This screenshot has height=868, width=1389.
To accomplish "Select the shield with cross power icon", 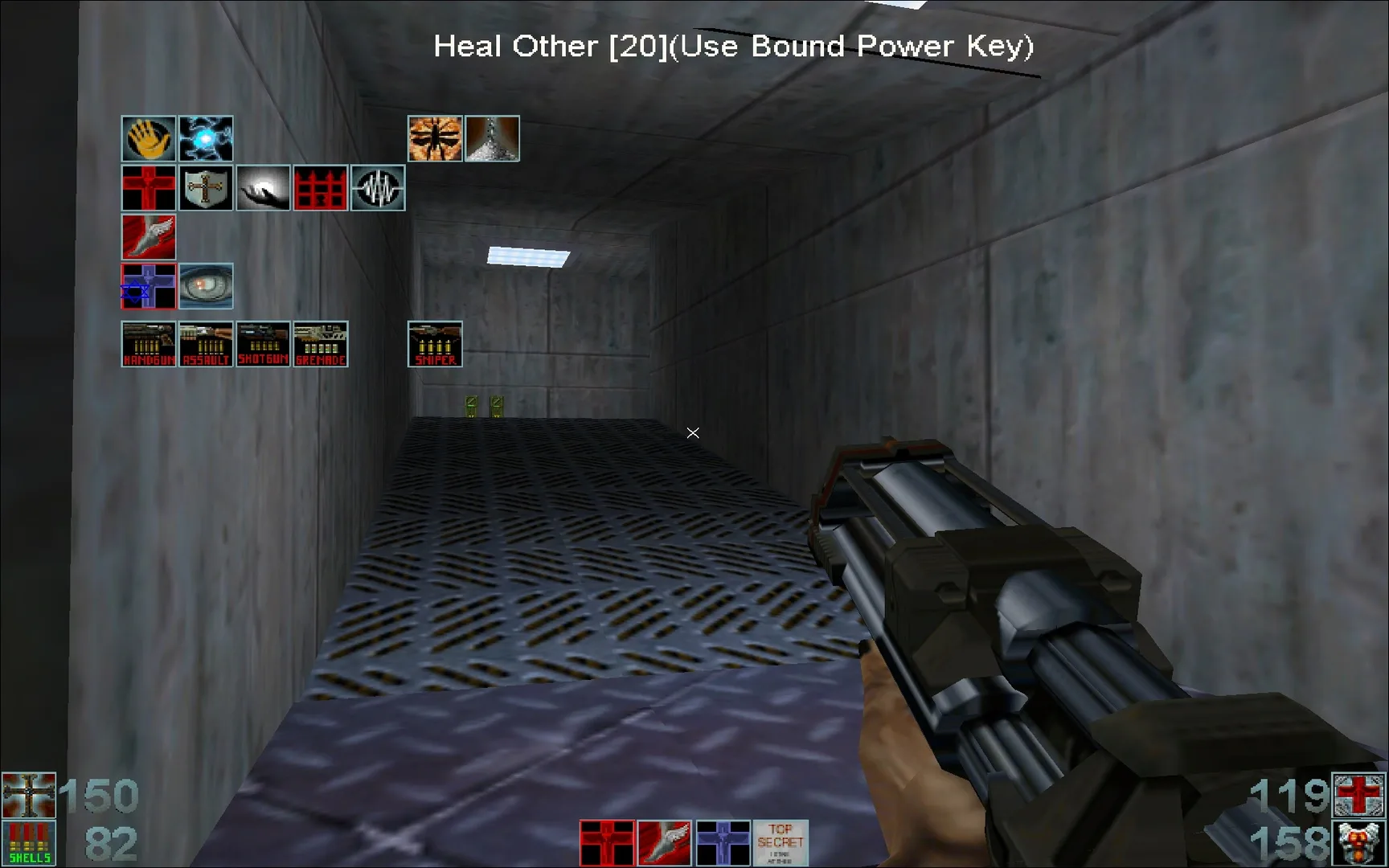I will coord(206,187).
